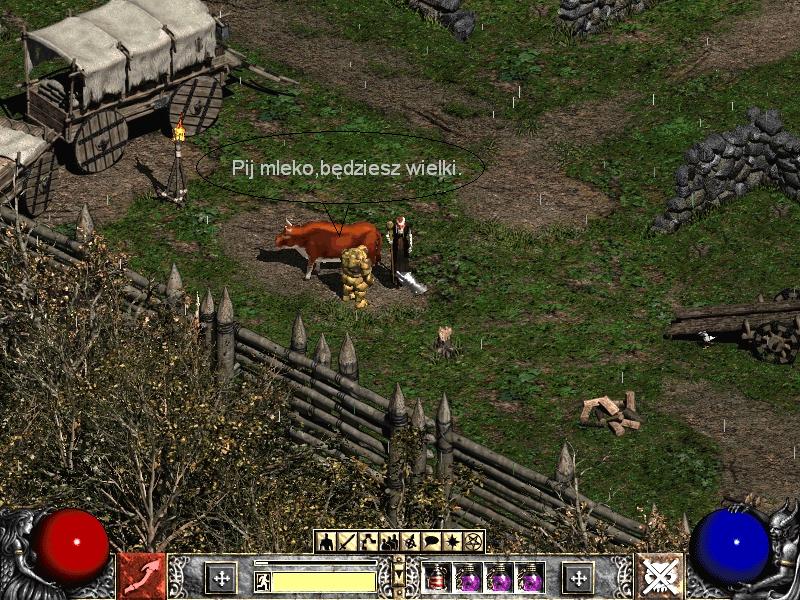Open the party screen icon

tap(389, 542)
